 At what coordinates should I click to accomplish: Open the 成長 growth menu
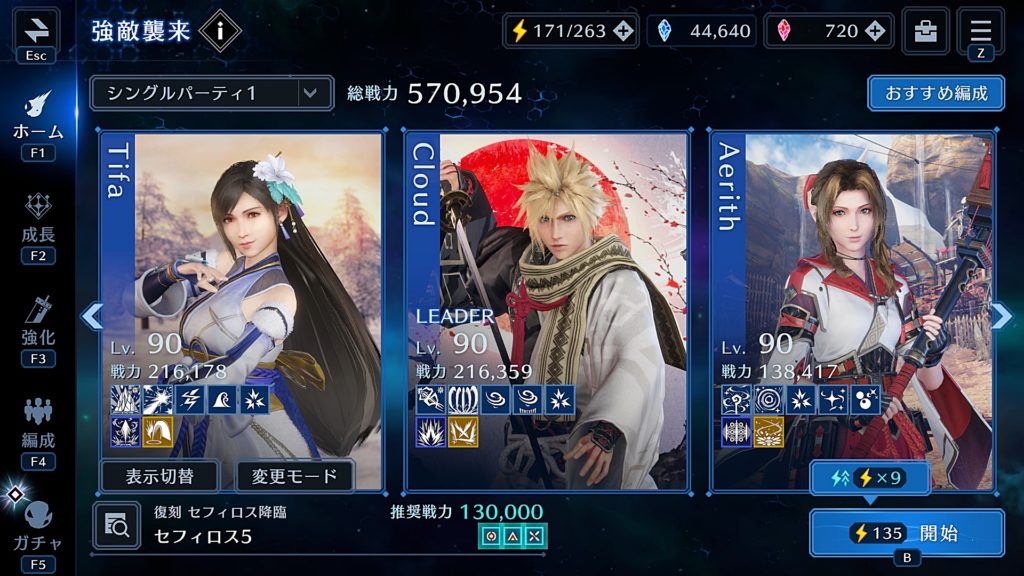pos(38,224)
